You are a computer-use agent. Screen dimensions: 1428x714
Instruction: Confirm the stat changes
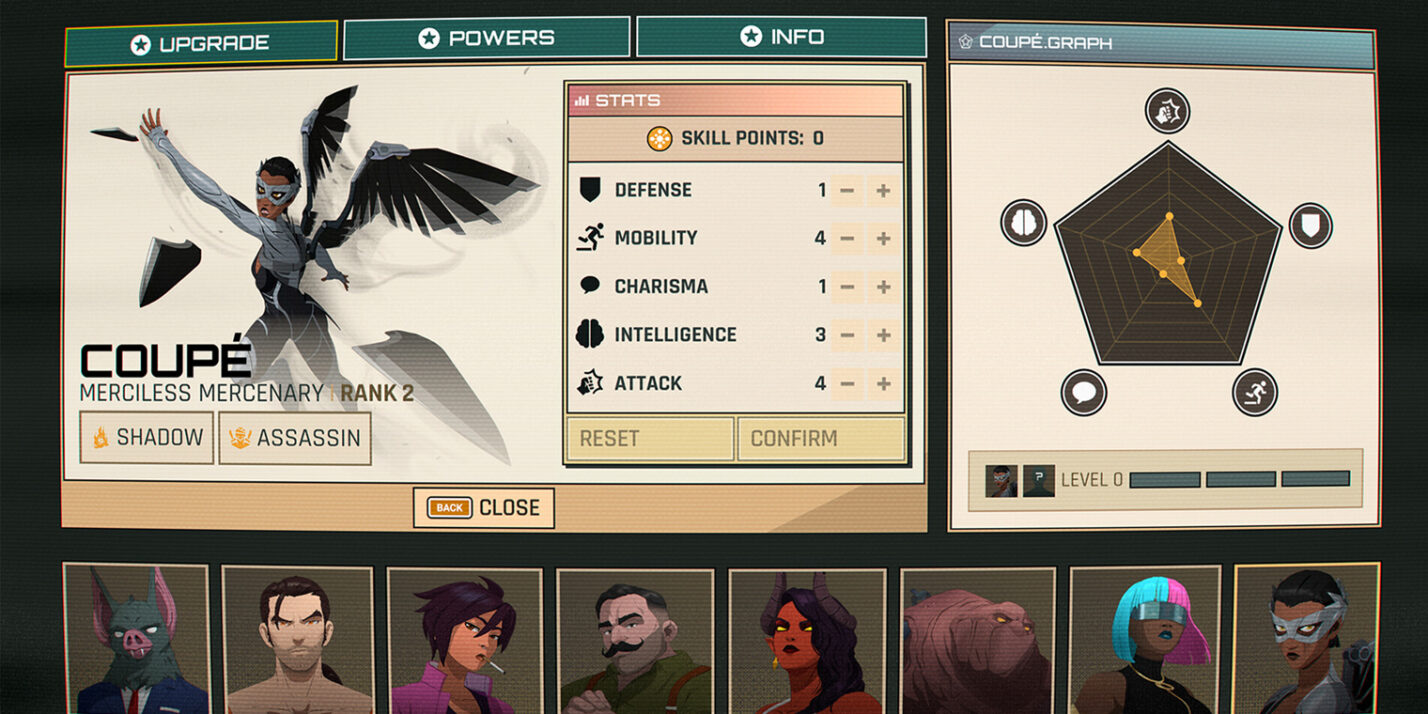[x=820, y=439]
